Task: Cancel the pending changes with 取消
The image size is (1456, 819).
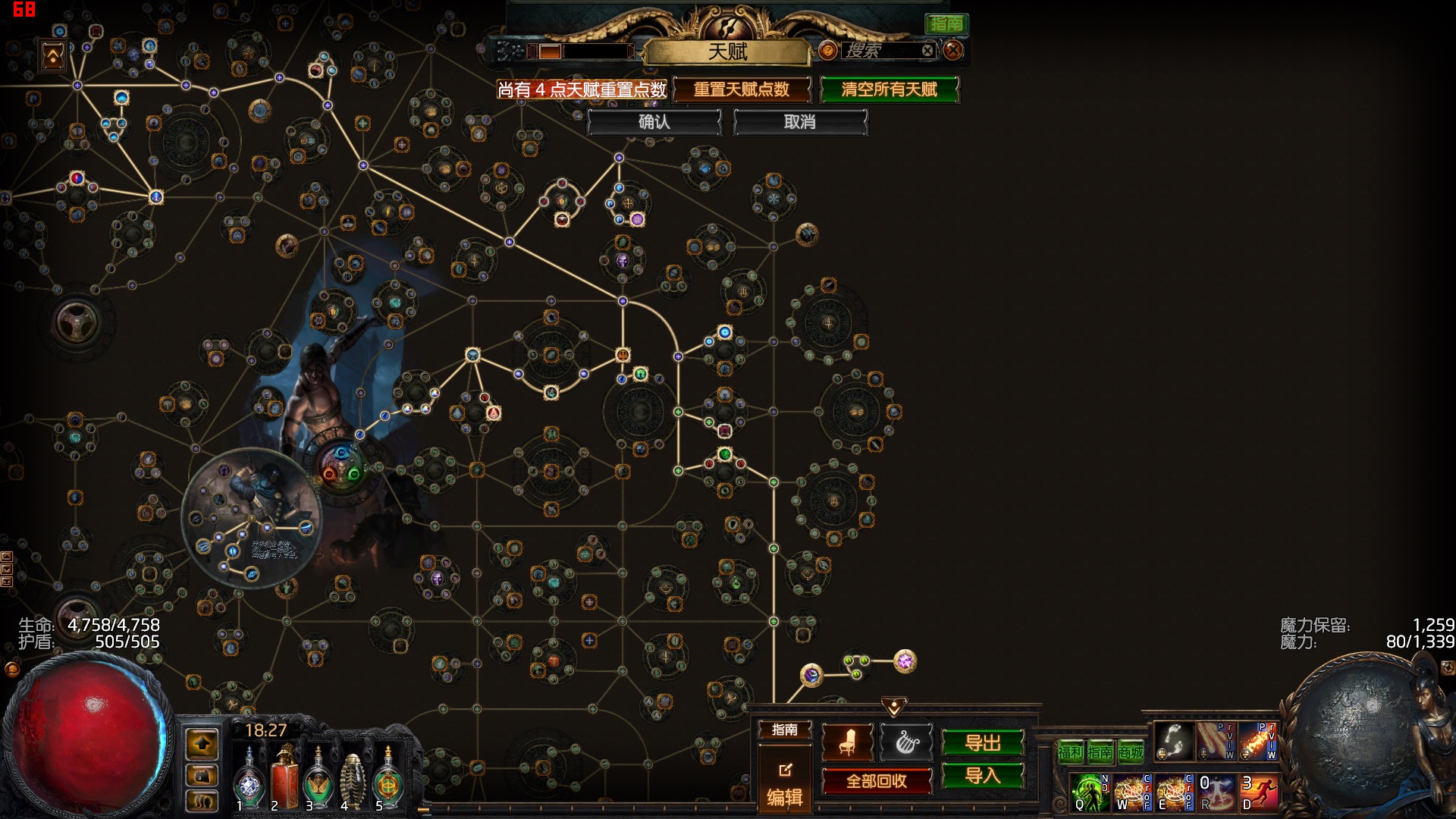Action: point(799,122)
